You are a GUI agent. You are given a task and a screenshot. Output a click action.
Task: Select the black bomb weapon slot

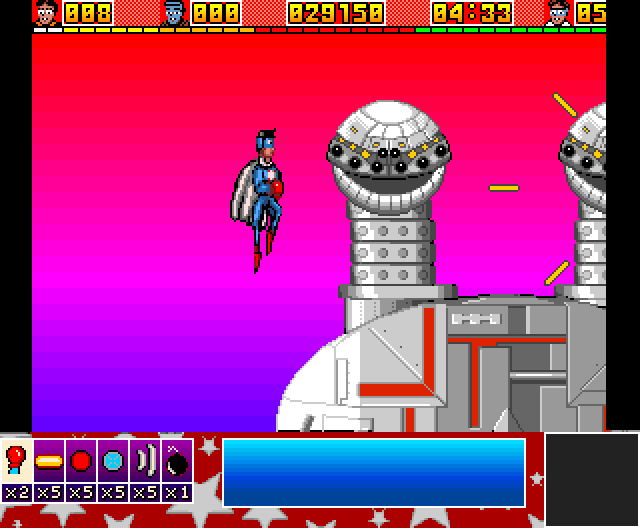(x=177, y=461)
